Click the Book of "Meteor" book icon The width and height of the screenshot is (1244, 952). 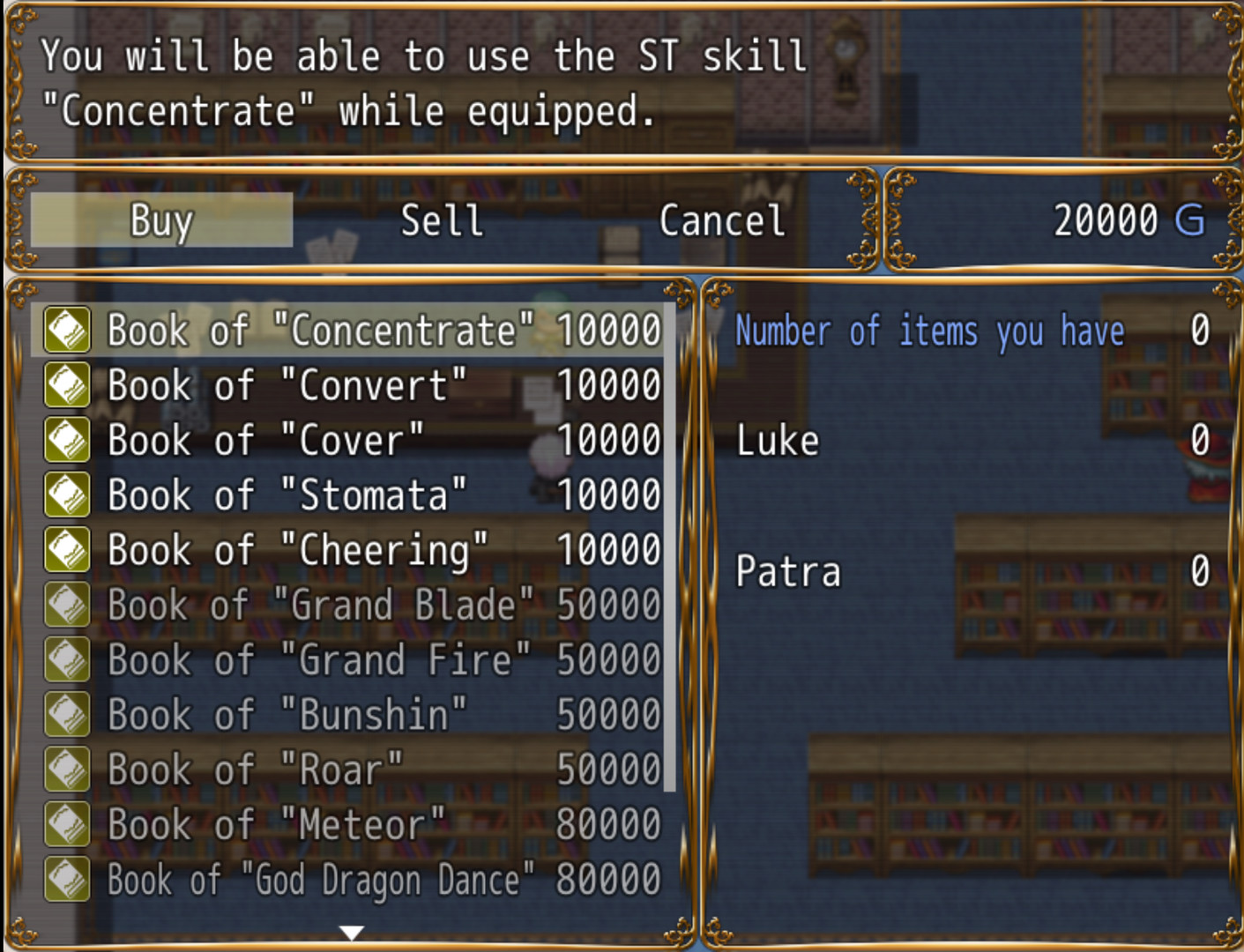[x=66, y=824]
